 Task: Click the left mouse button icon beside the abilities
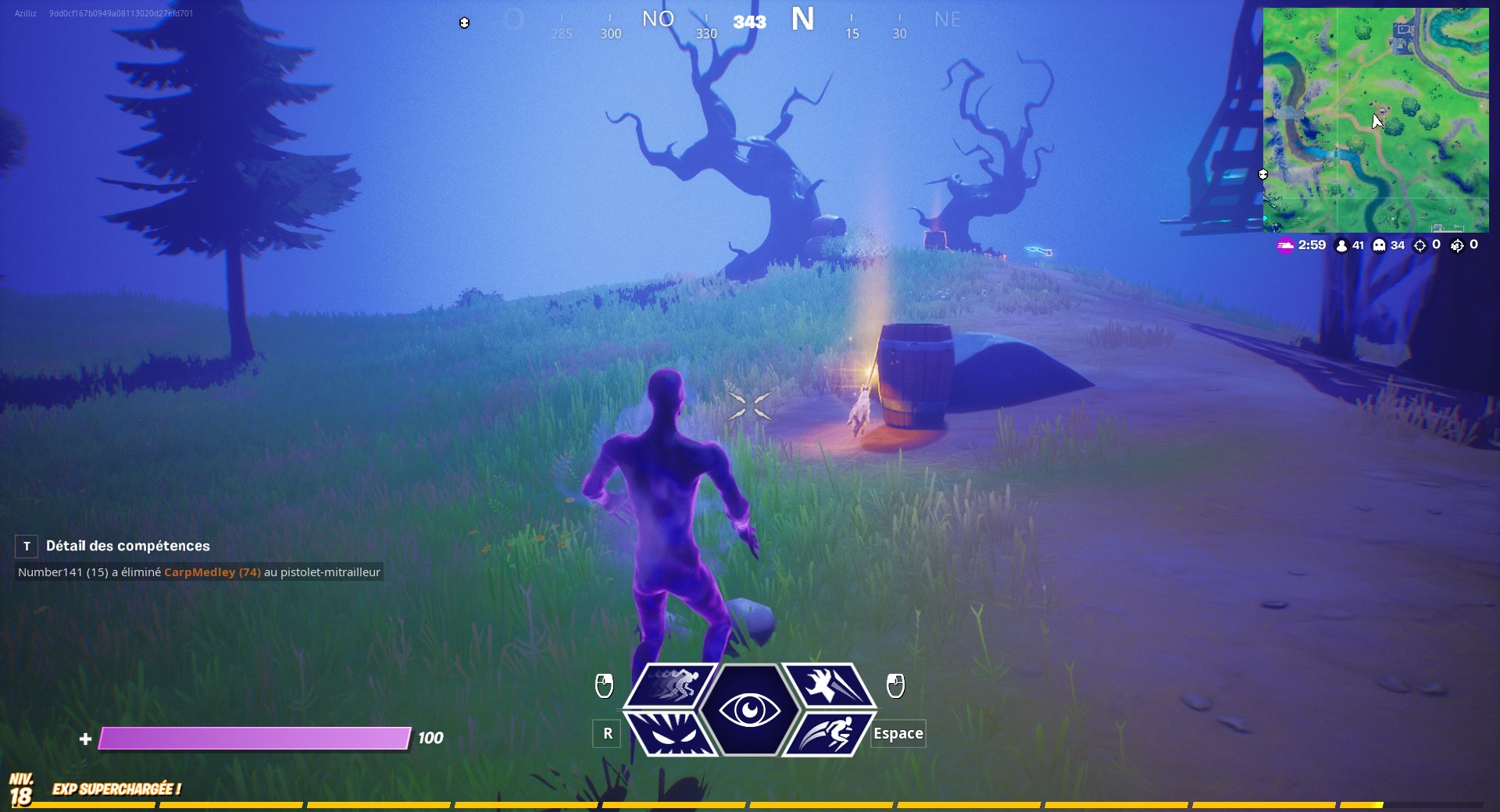tap(605, 686)
